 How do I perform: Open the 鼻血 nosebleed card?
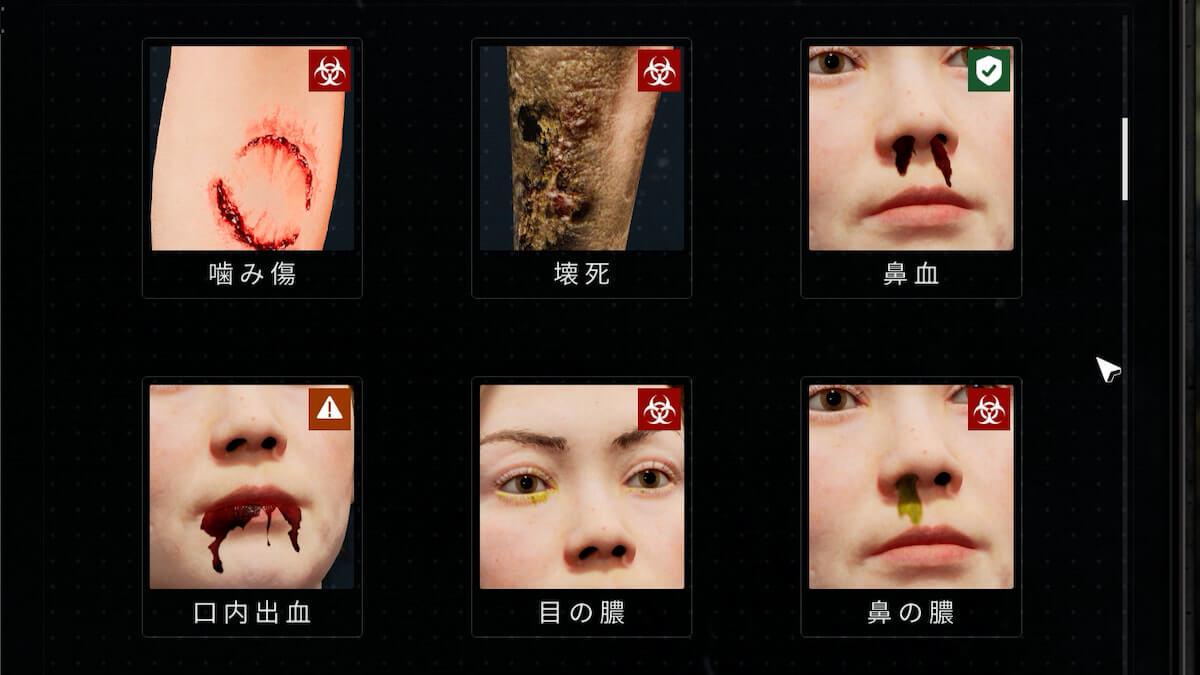point(911,168)
